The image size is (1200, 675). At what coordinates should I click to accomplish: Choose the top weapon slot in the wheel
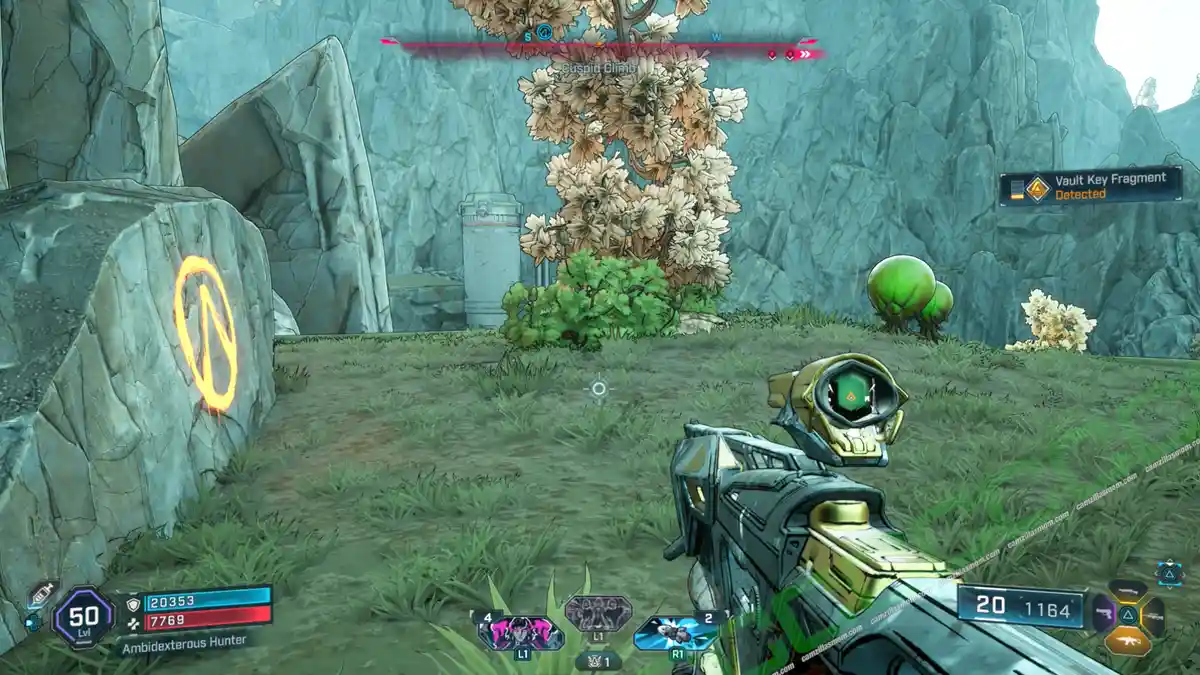pos(1128,590)
